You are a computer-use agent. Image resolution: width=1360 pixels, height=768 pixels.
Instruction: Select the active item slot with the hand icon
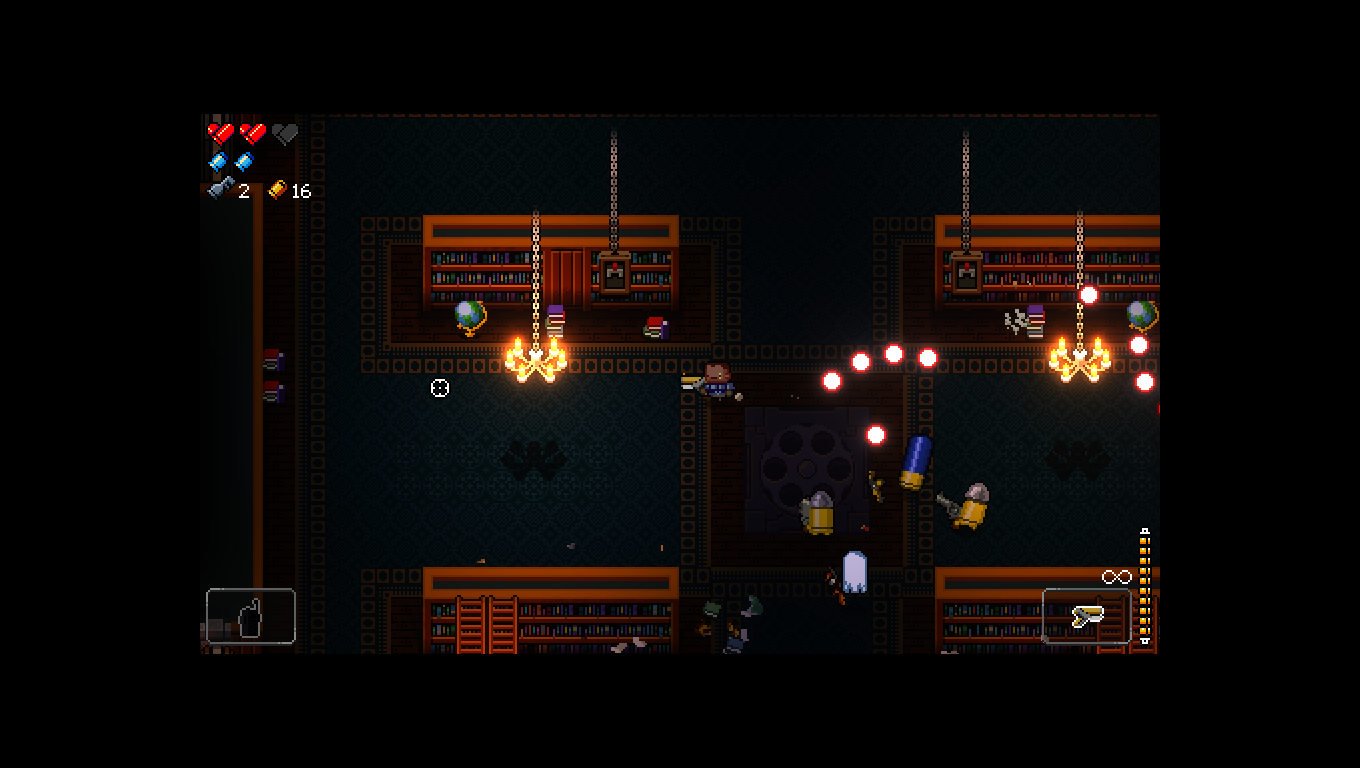[250, 616]
